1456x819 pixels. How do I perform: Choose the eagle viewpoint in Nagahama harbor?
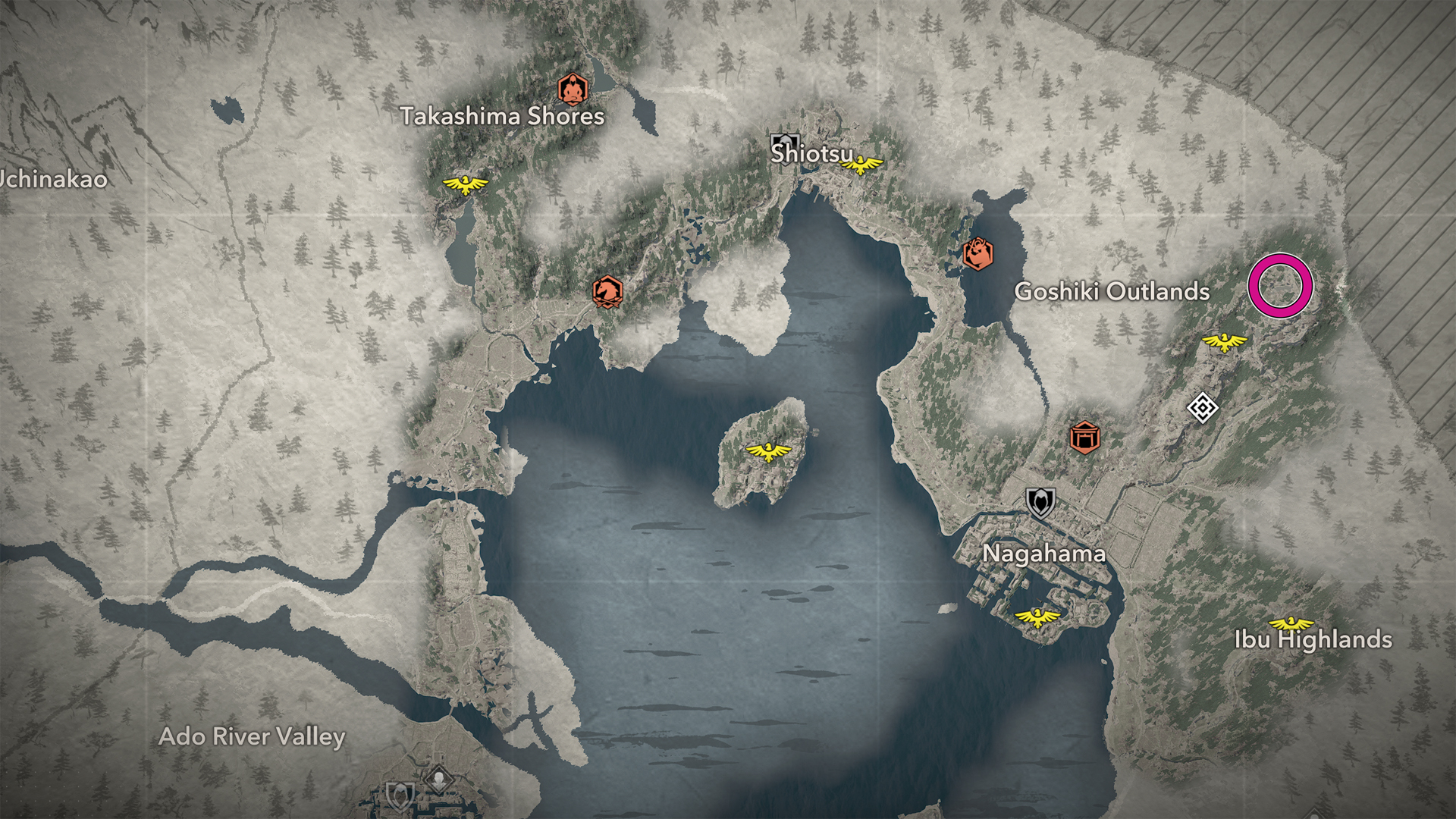[x=1037, y=617]
